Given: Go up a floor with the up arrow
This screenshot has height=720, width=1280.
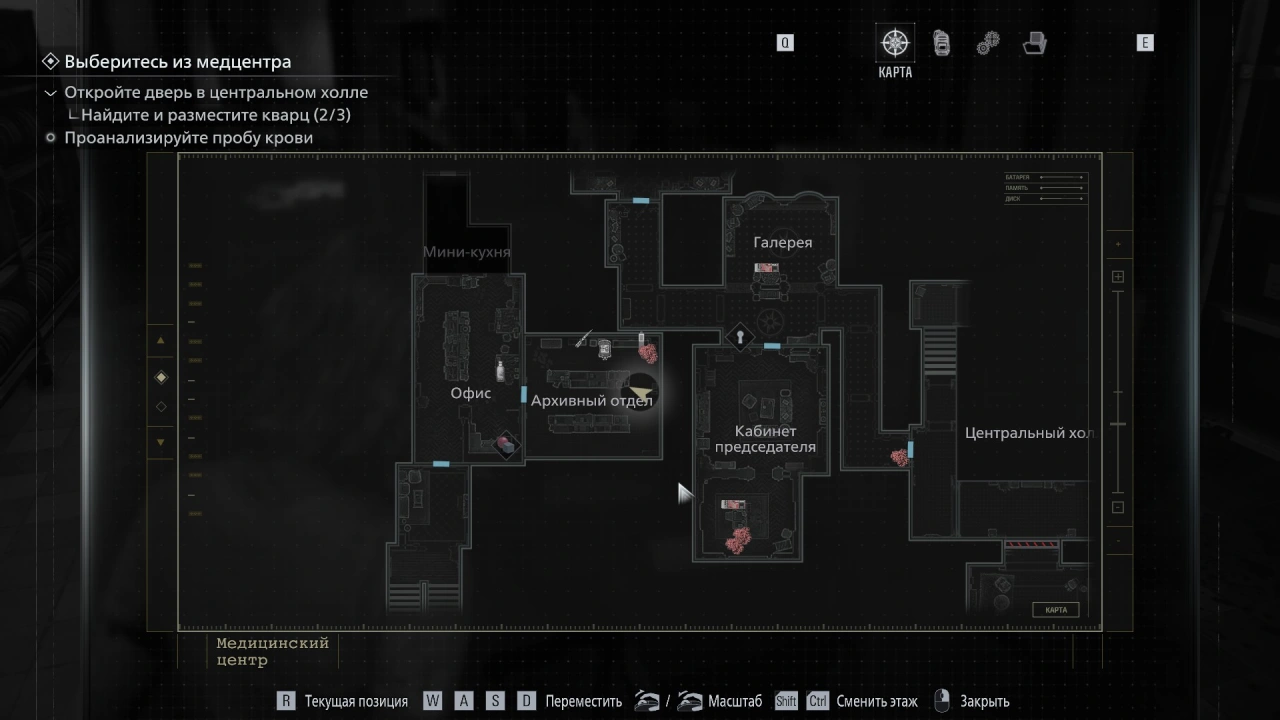Looking at the screenshot, I should (161, 341).
